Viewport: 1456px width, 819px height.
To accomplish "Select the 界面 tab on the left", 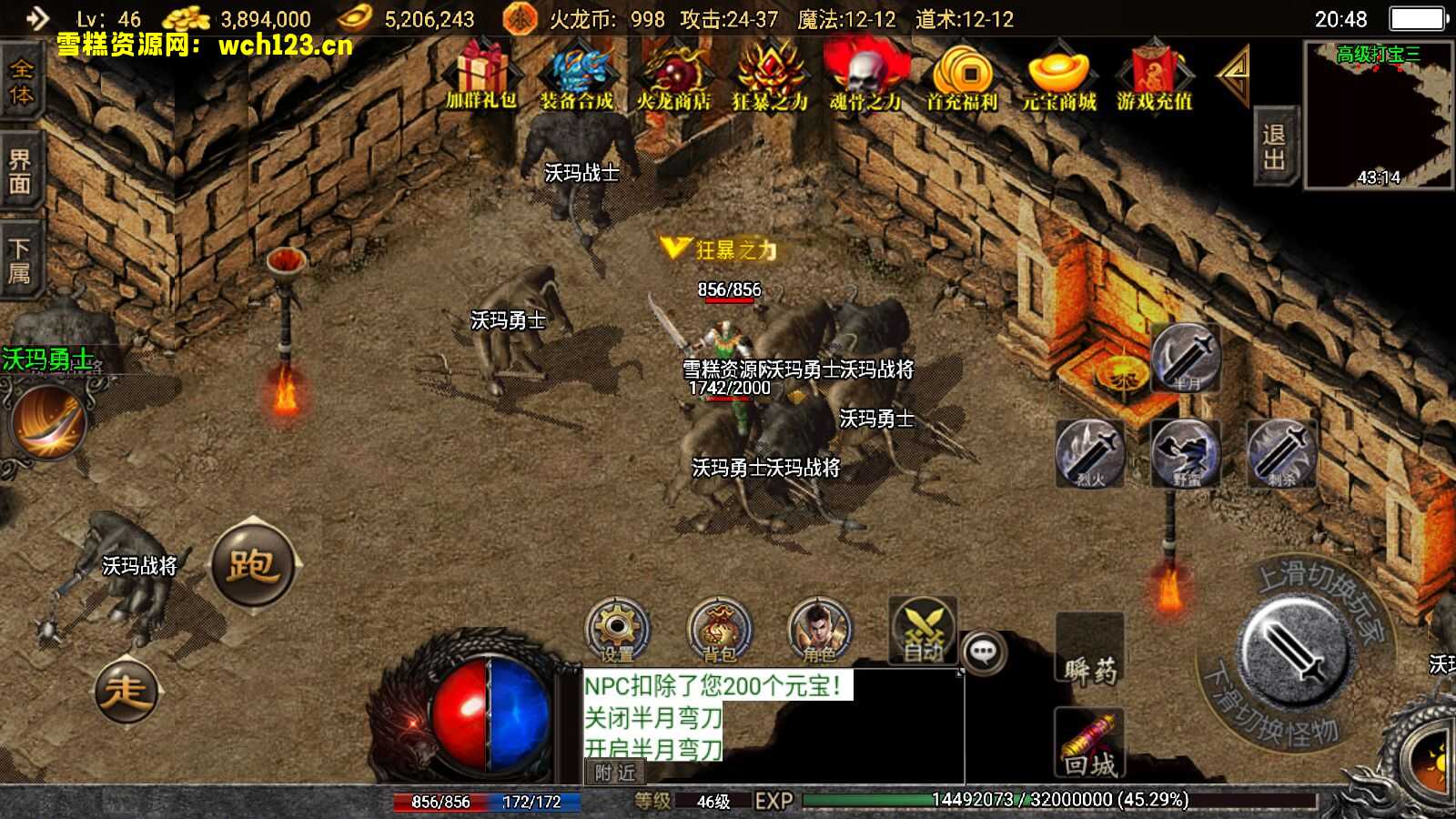I will tap(20, 172).
